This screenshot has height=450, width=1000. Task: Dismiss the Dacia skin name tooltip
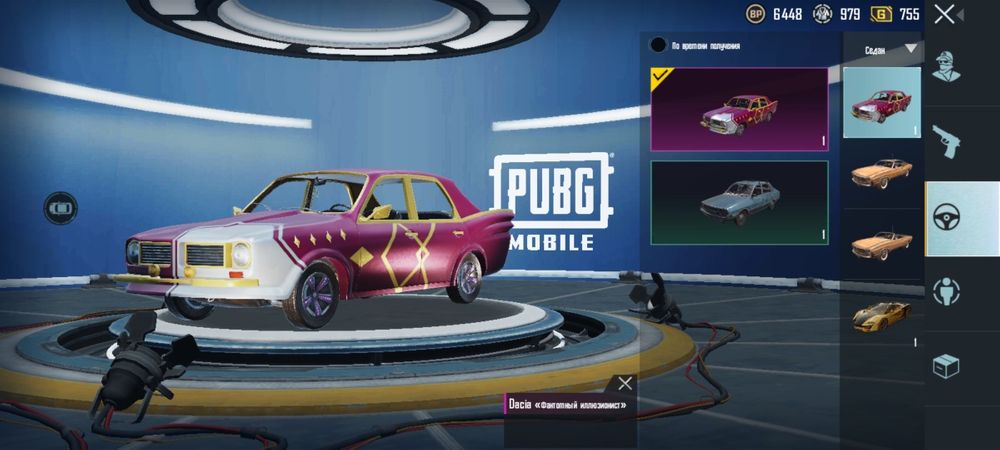pyautogui.click(x=625, y=383)
